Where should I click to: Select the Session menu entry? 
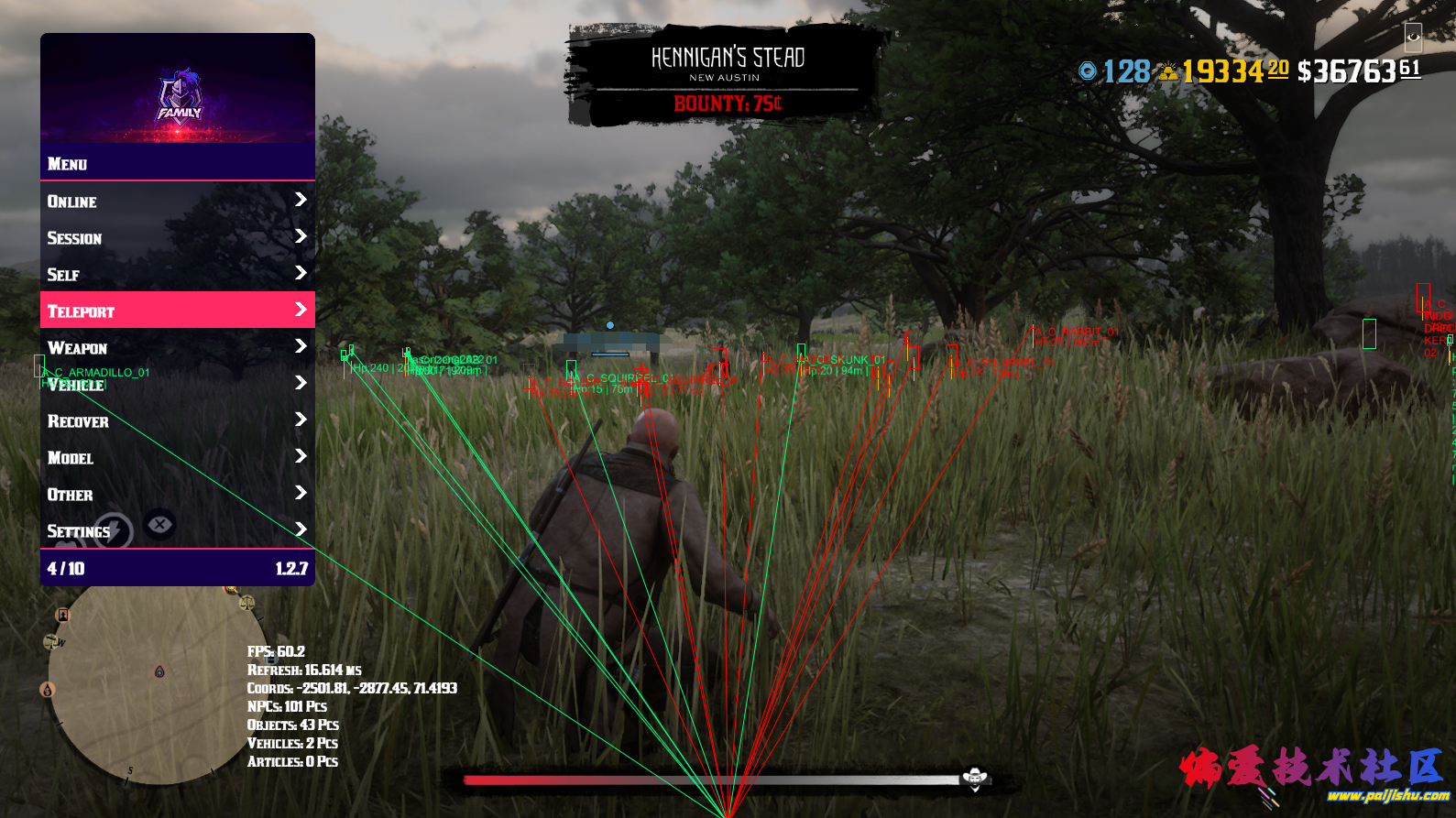coord(177,237)
